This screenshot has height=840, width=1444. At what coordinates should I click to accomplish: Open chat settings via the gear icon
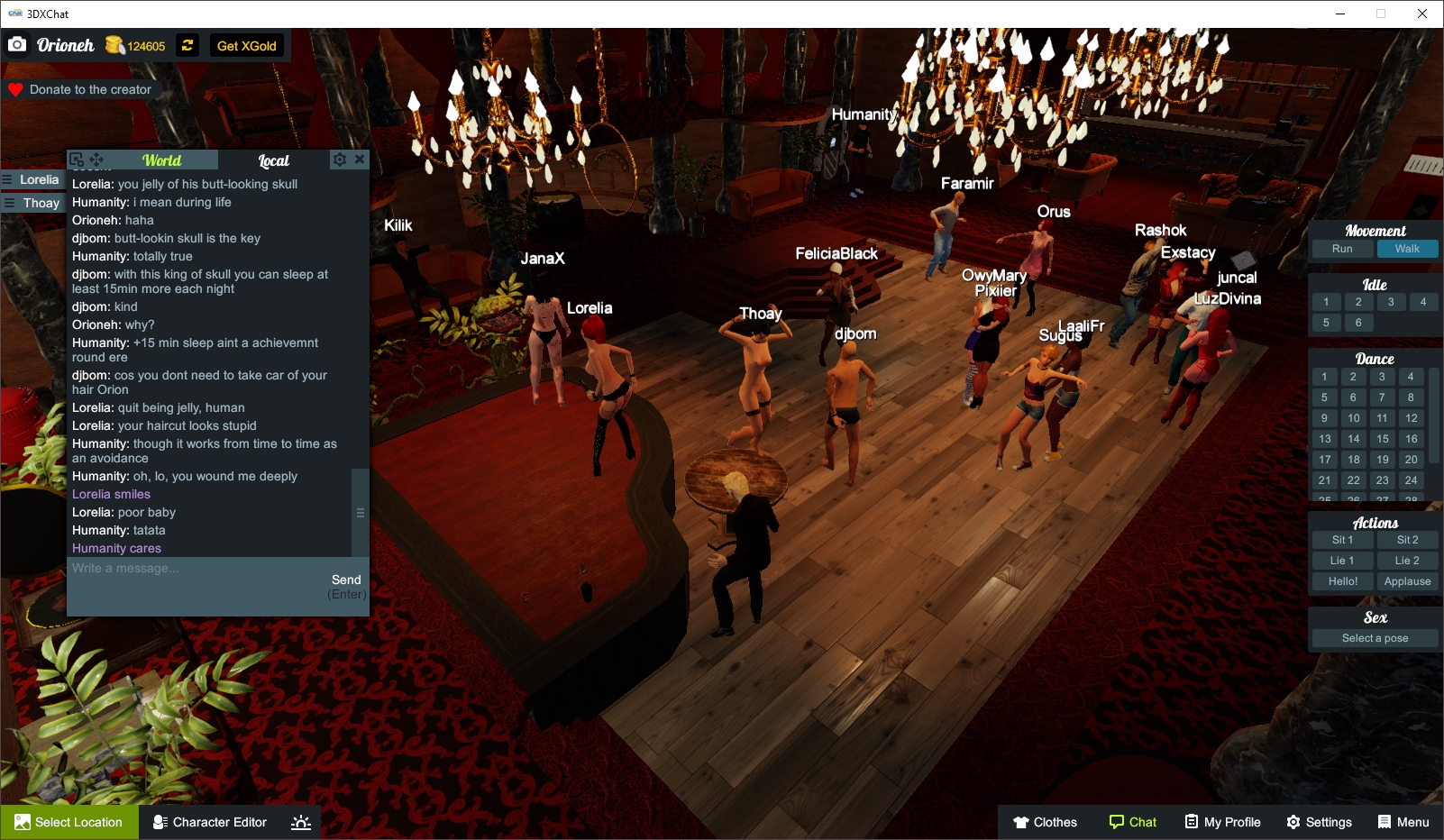click(338, 160)
